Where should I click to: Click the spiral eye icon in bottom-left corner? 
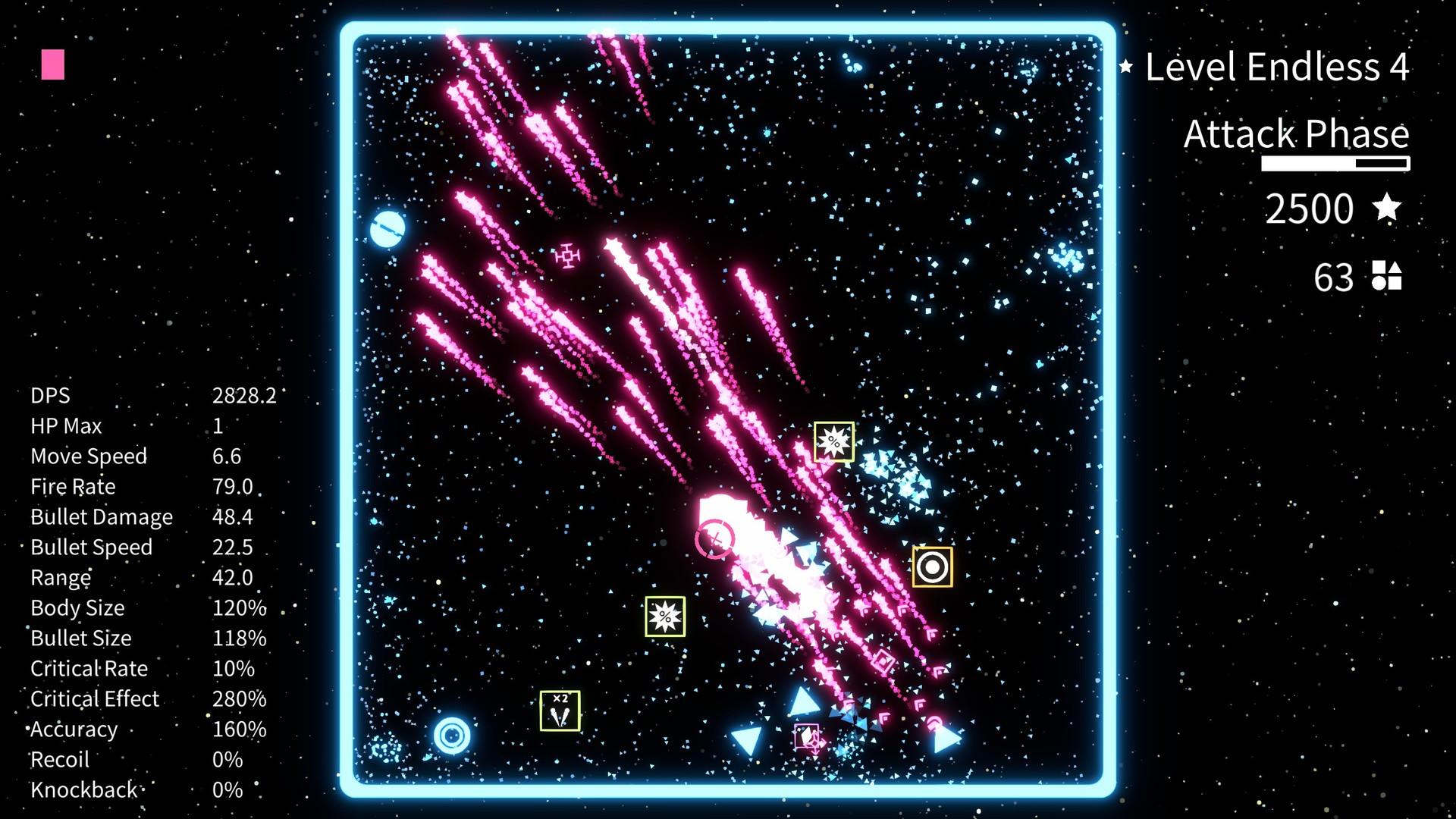tap(451, 733)
